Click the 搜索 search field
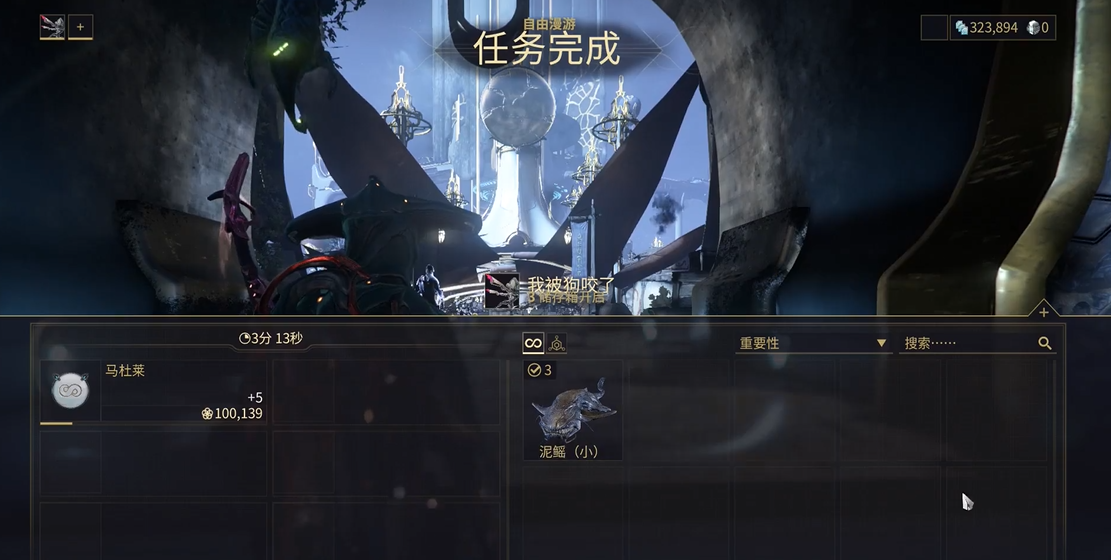 [x=966, y=343]
